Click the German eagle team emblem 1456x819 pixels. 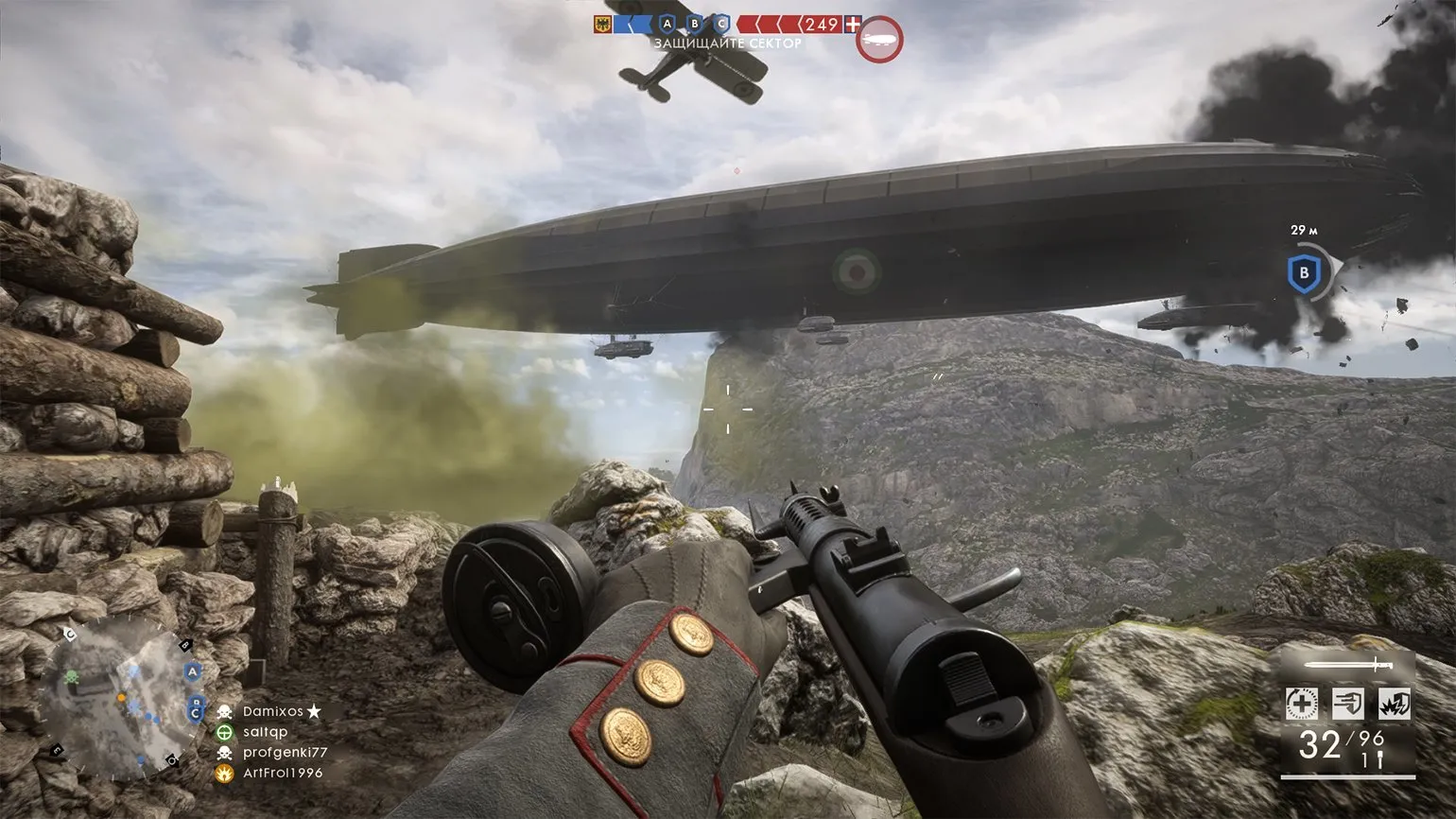pyautogui.click(x=602, y=24)
